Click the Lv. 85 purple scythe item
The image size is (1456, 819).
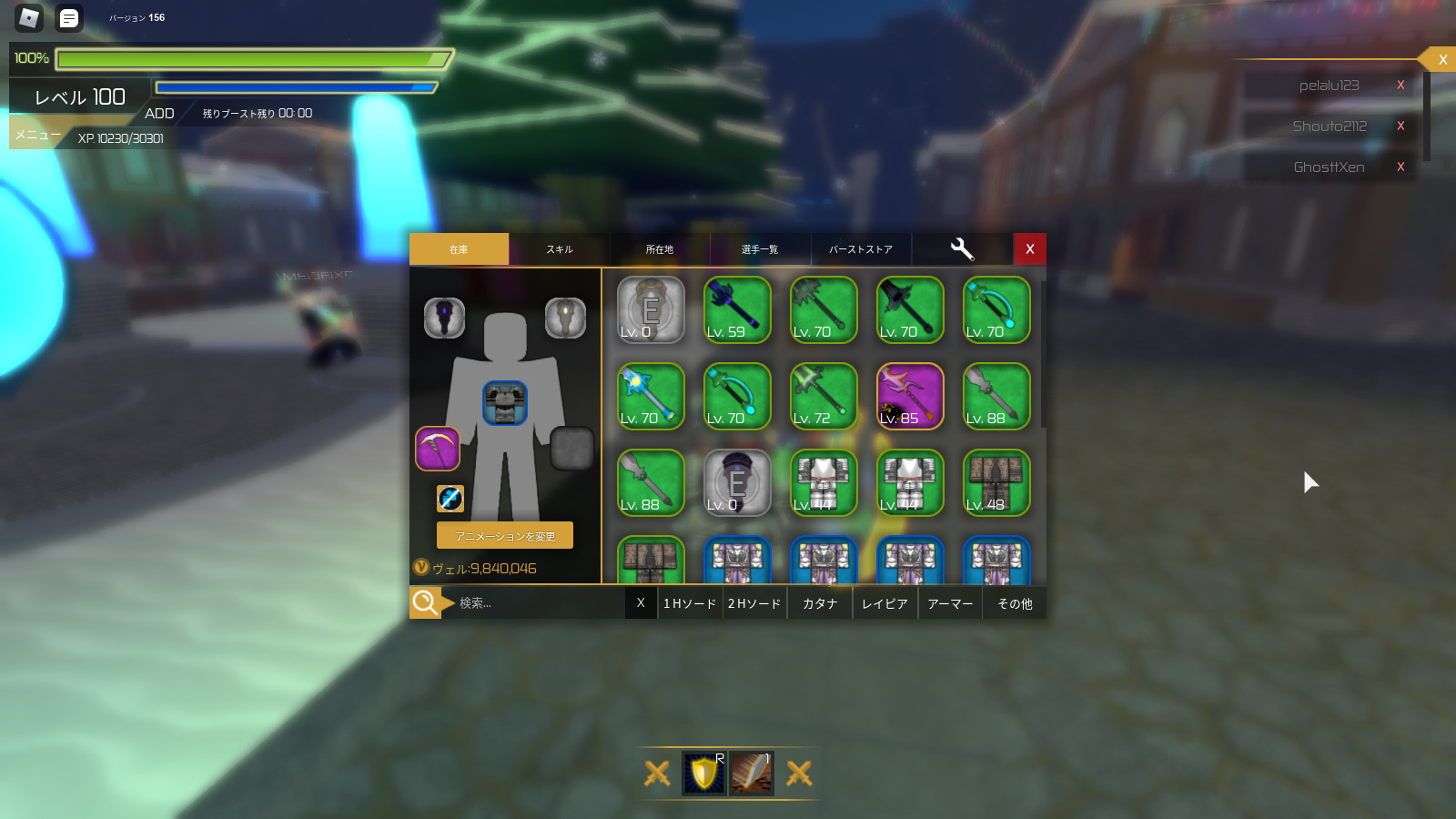910,397
